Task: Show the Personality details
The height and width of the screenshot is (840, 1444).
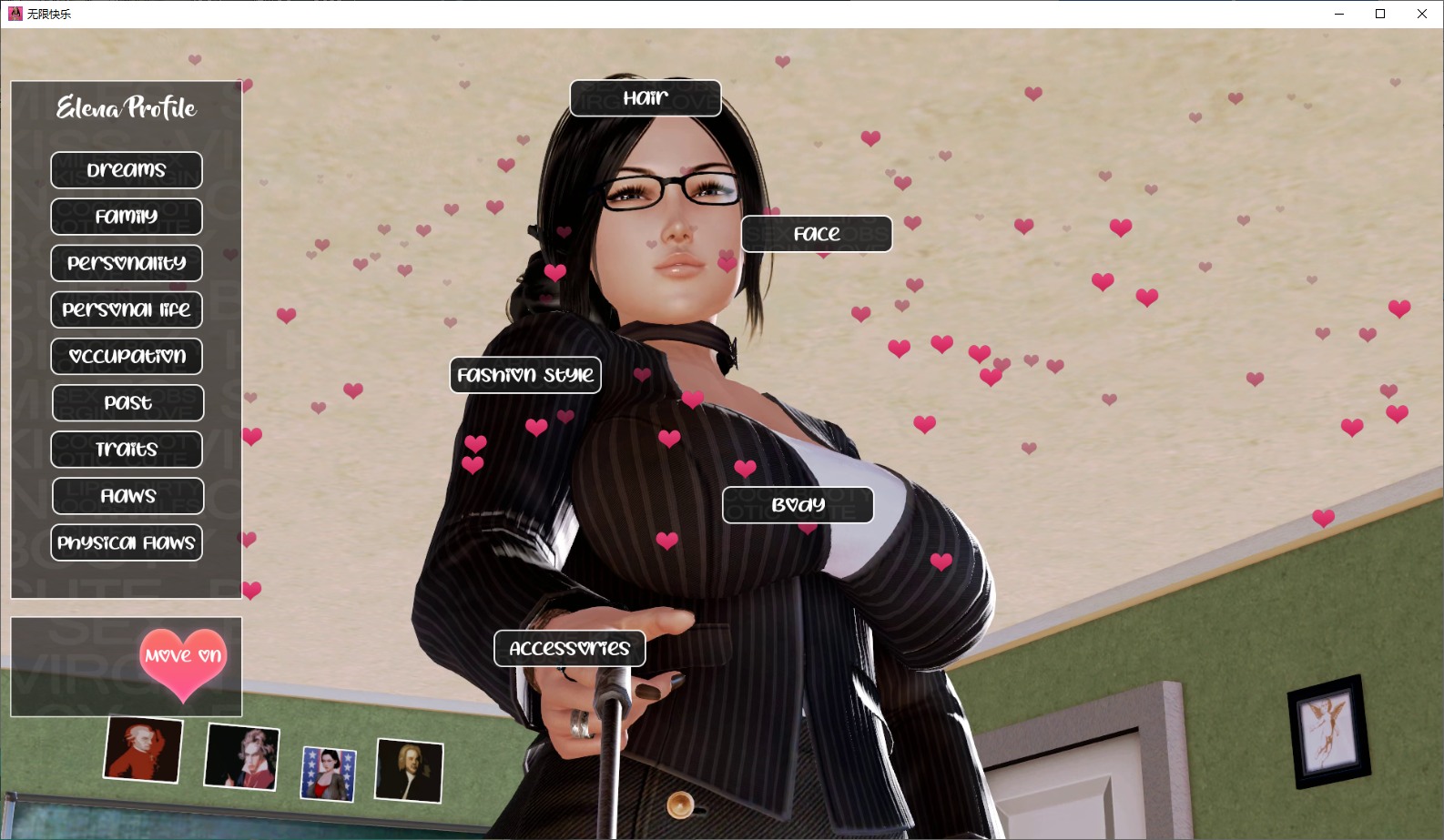Action: point(127,263)
